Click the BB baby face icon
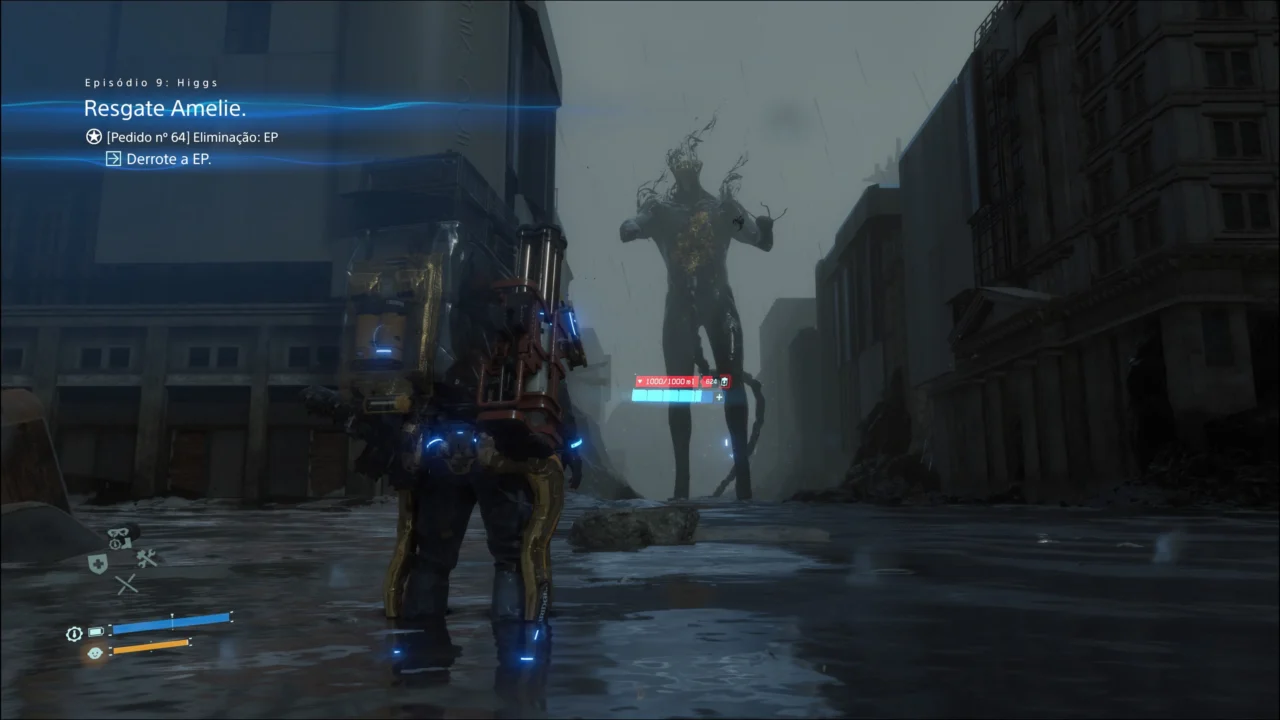 (x=96, y=653)
